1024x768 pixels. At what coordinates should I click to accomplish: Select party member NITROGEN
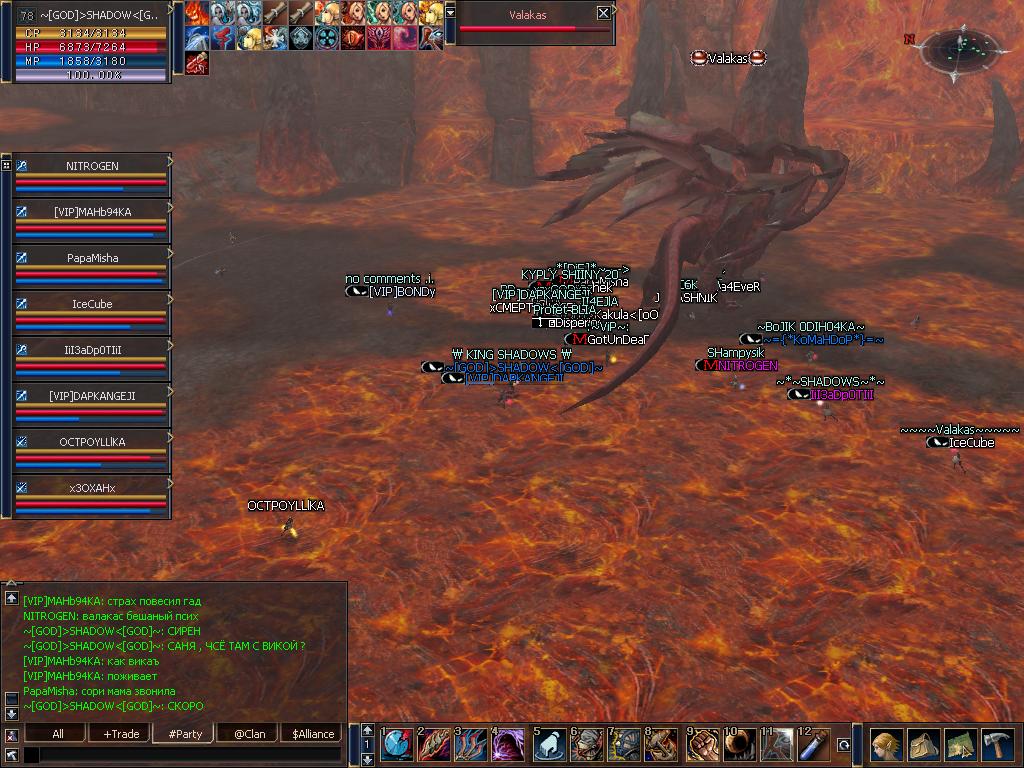pos(92,166)
